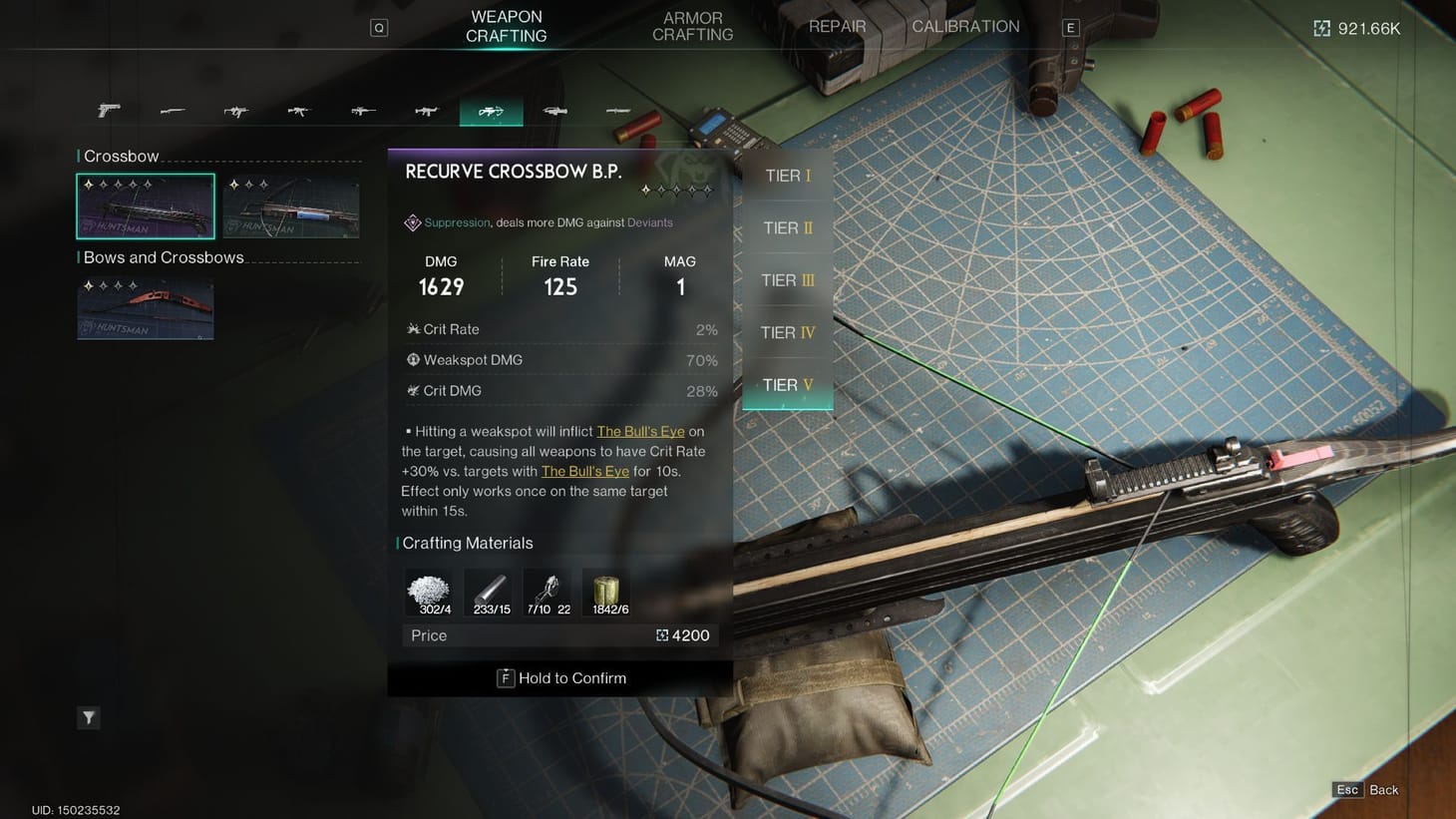Select Tier I quality option
The height and width of the screenshot is (819, 1456).
coord(787,176)
